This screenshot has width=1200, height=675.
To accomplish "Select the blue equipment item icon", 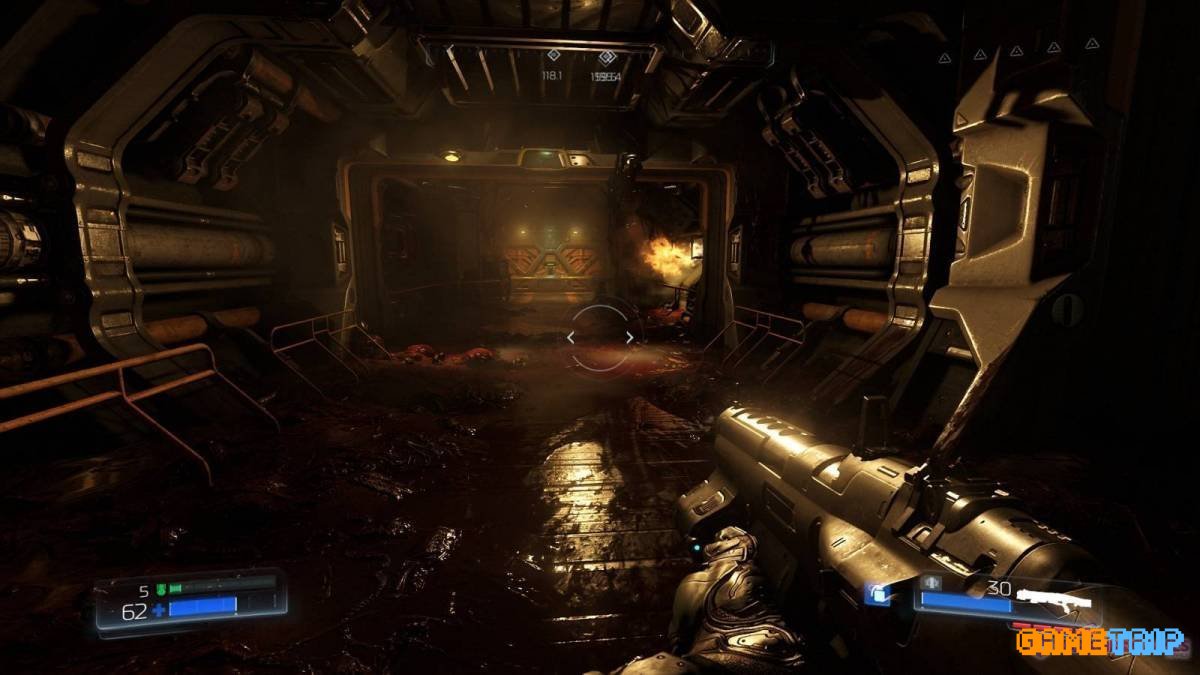I will click(879, 594).
